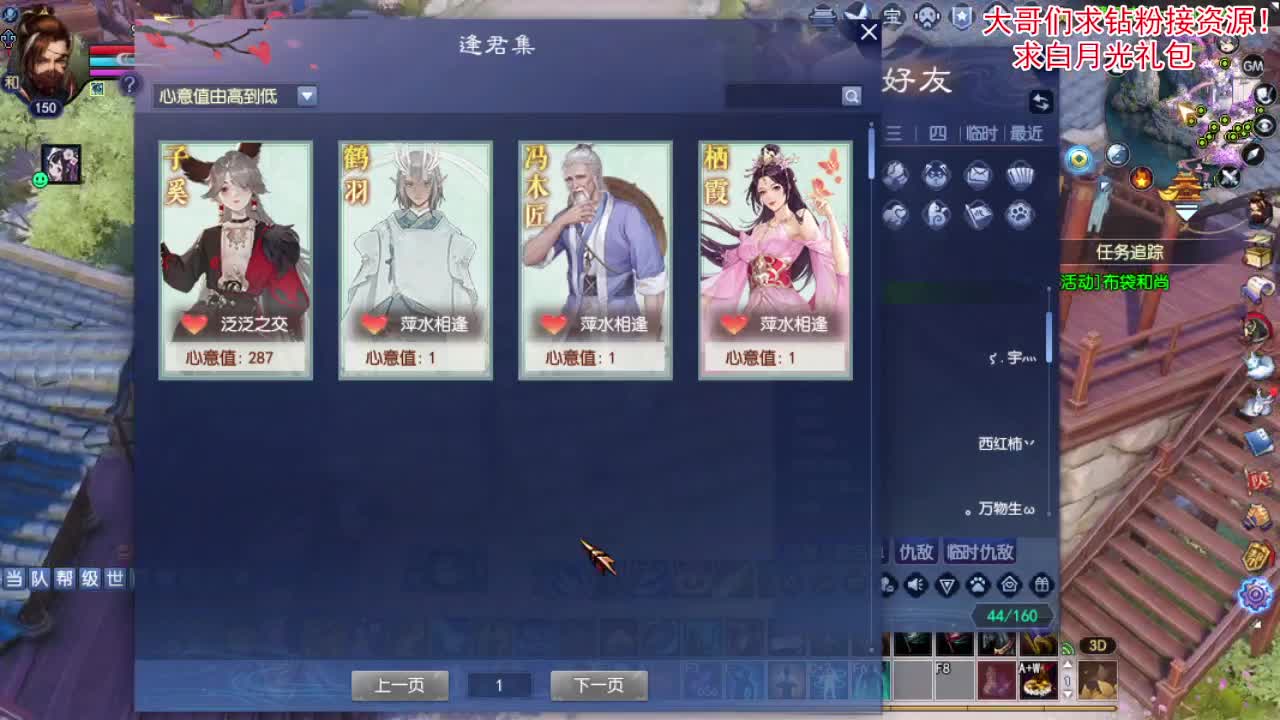Click the paw print icon in the friend panel grid
Screen dimensions: 1280x720
(x=1020, y=212)
